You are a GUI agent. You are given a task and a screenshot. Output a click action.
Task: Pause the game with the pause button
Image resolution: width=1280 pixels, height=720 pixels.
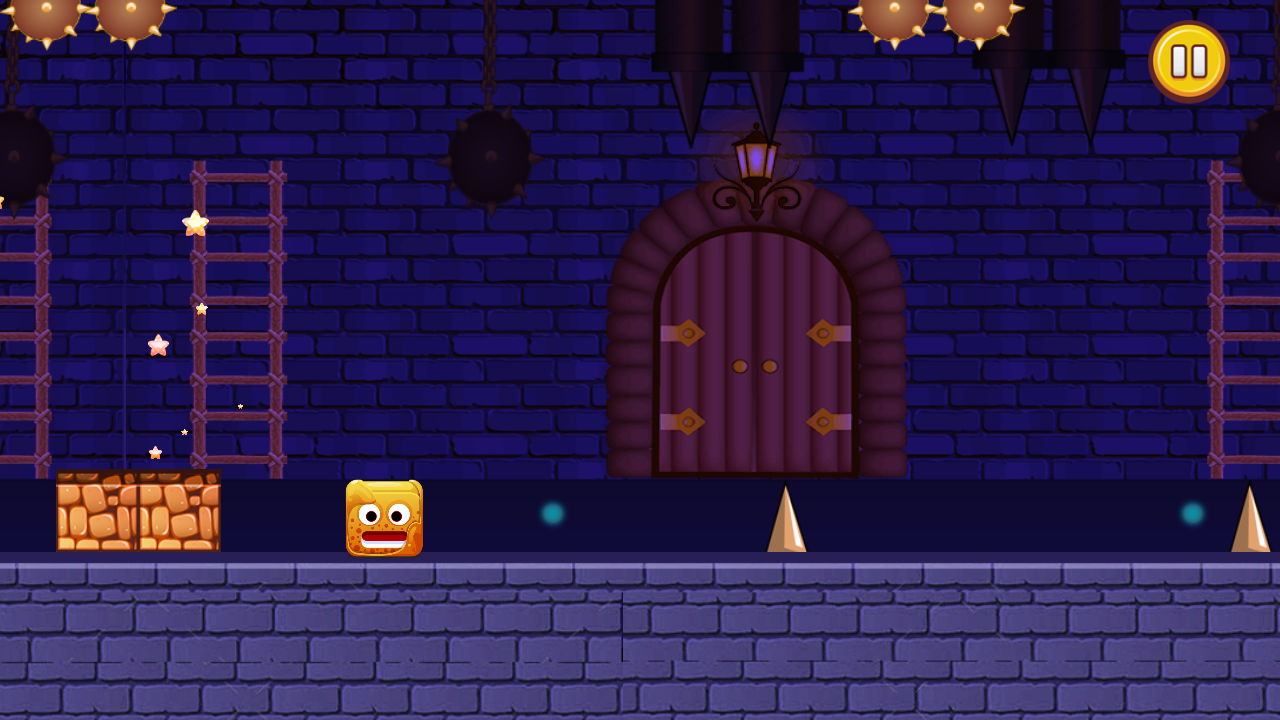(x=1189, y=60)
